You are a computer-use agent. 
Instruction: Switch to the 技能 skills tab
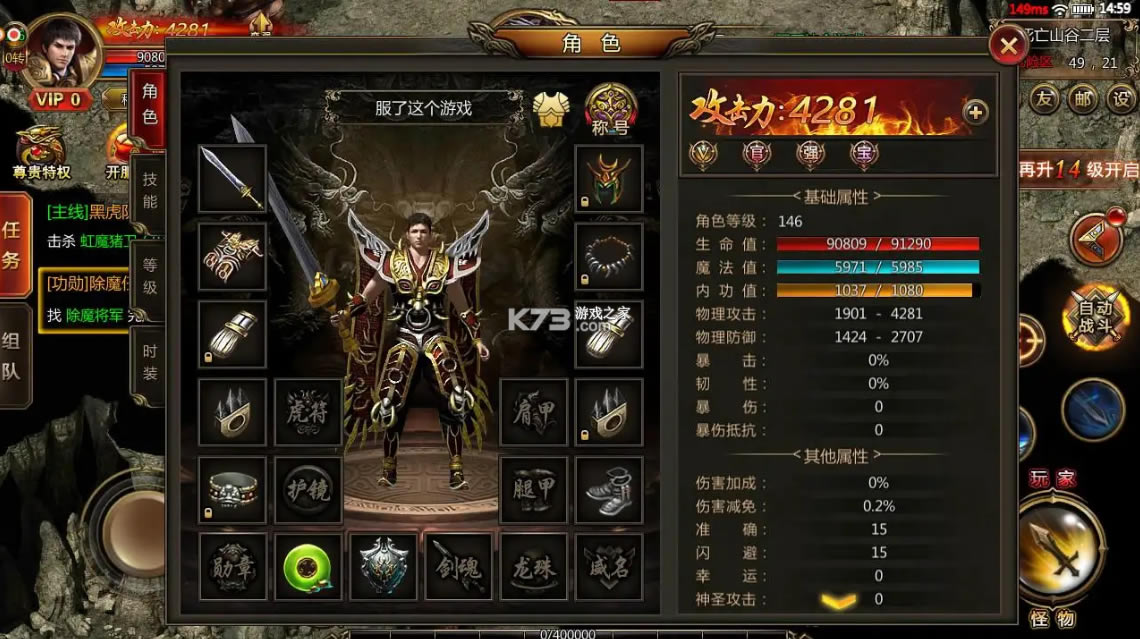(149, 190)
